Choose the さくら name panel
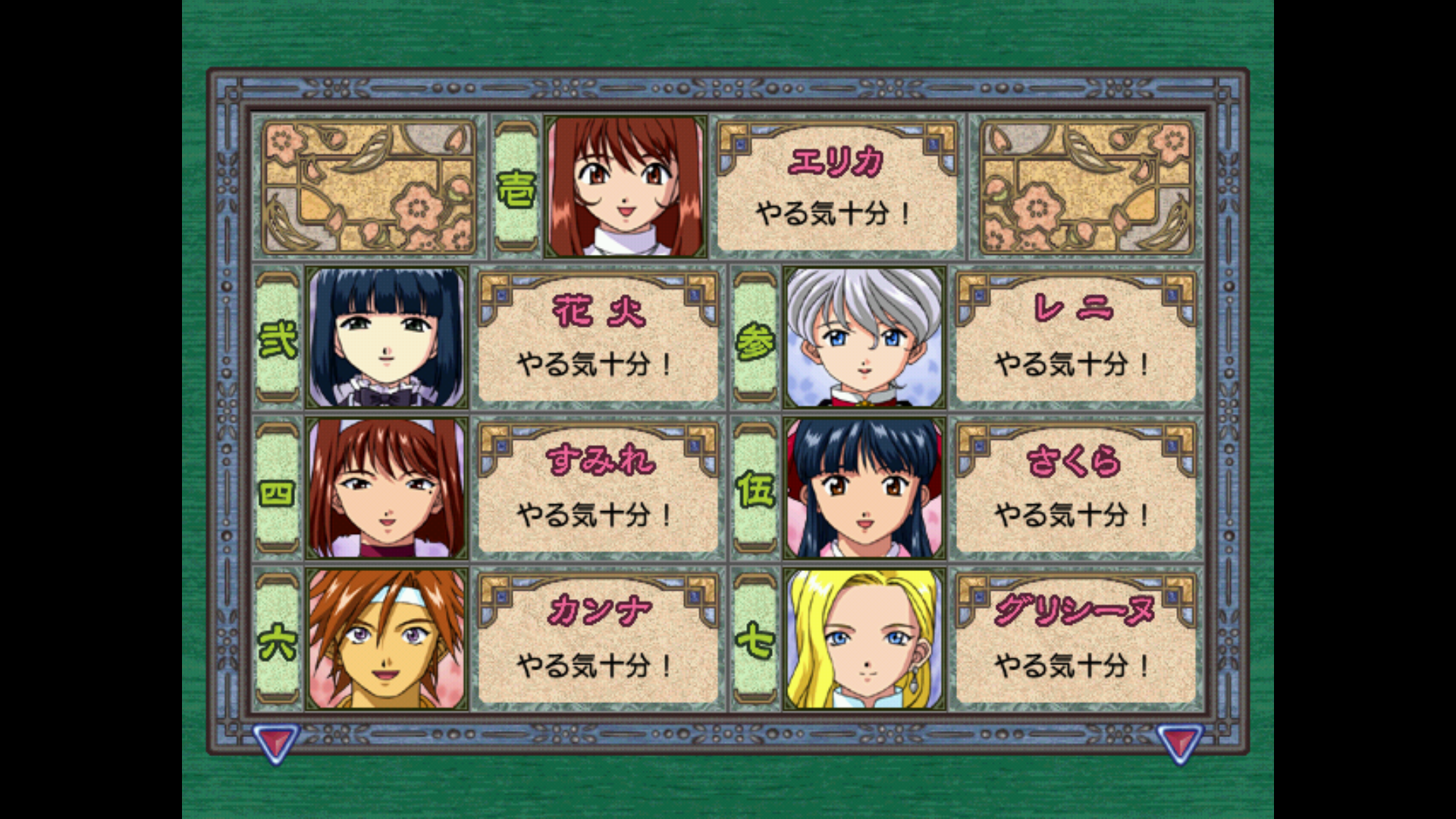 click(1075, 488)
